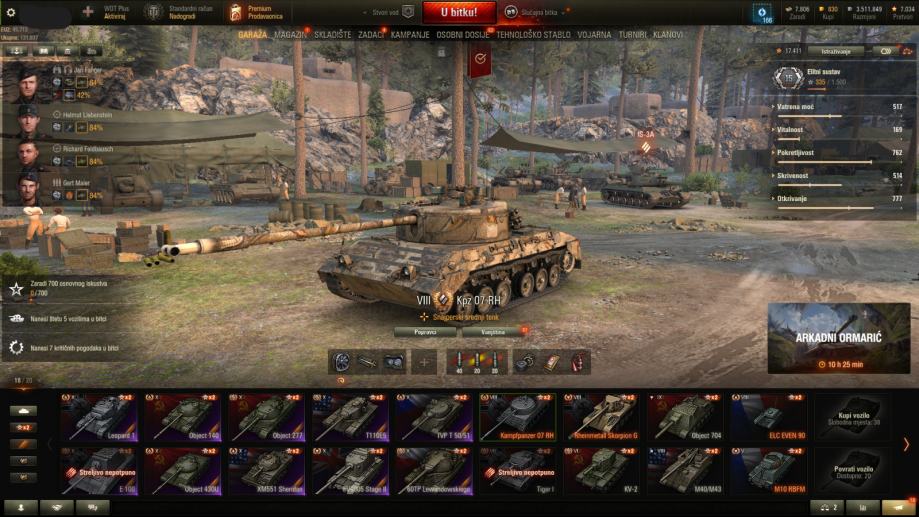Open the WoT Plus subscription panel
The height and width of the screenshot is (517, 919).
[112, 12]
